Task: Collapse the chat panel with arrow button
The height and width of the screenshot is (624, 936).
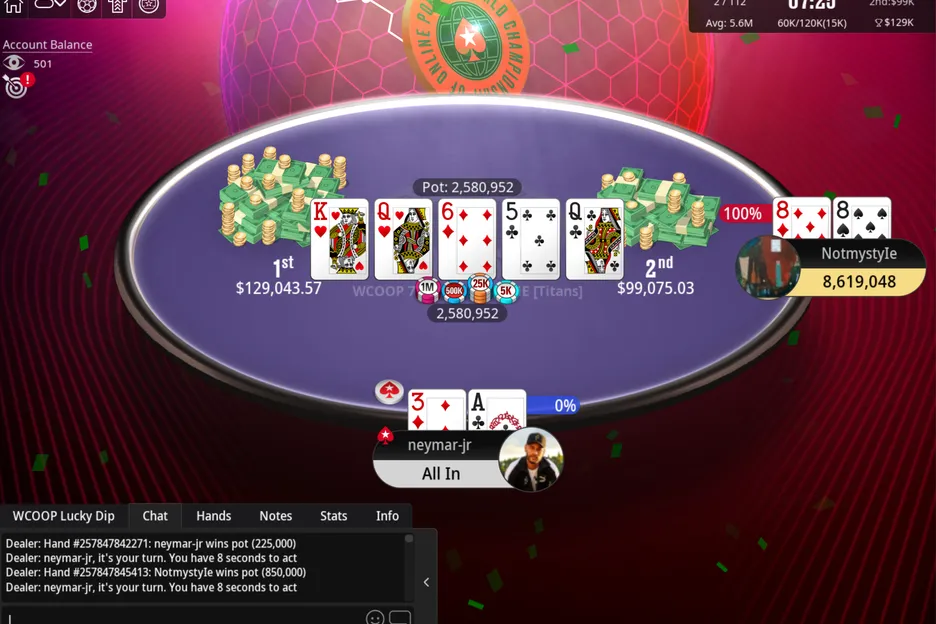Action: (426, 582)
